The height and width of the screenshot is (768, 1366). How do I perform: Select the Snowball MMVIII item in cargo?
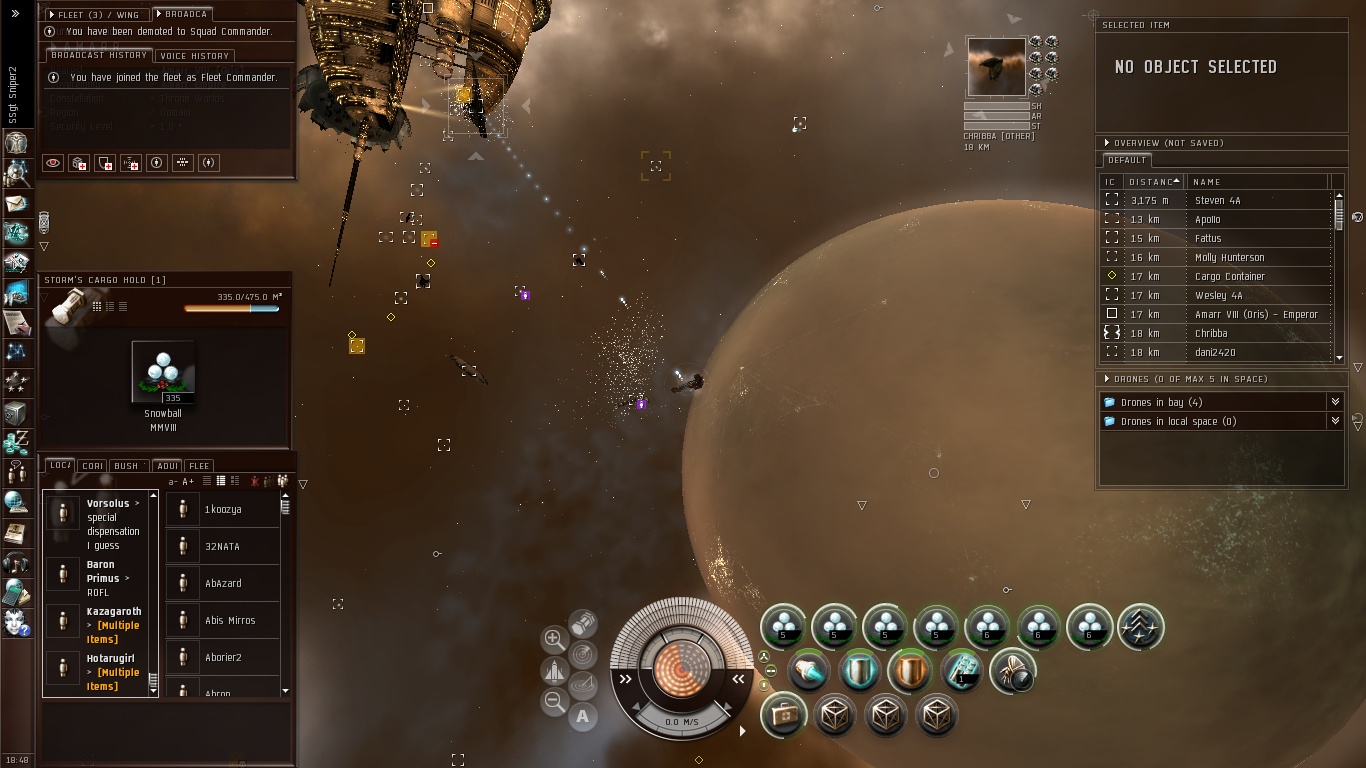pos(163,372)
